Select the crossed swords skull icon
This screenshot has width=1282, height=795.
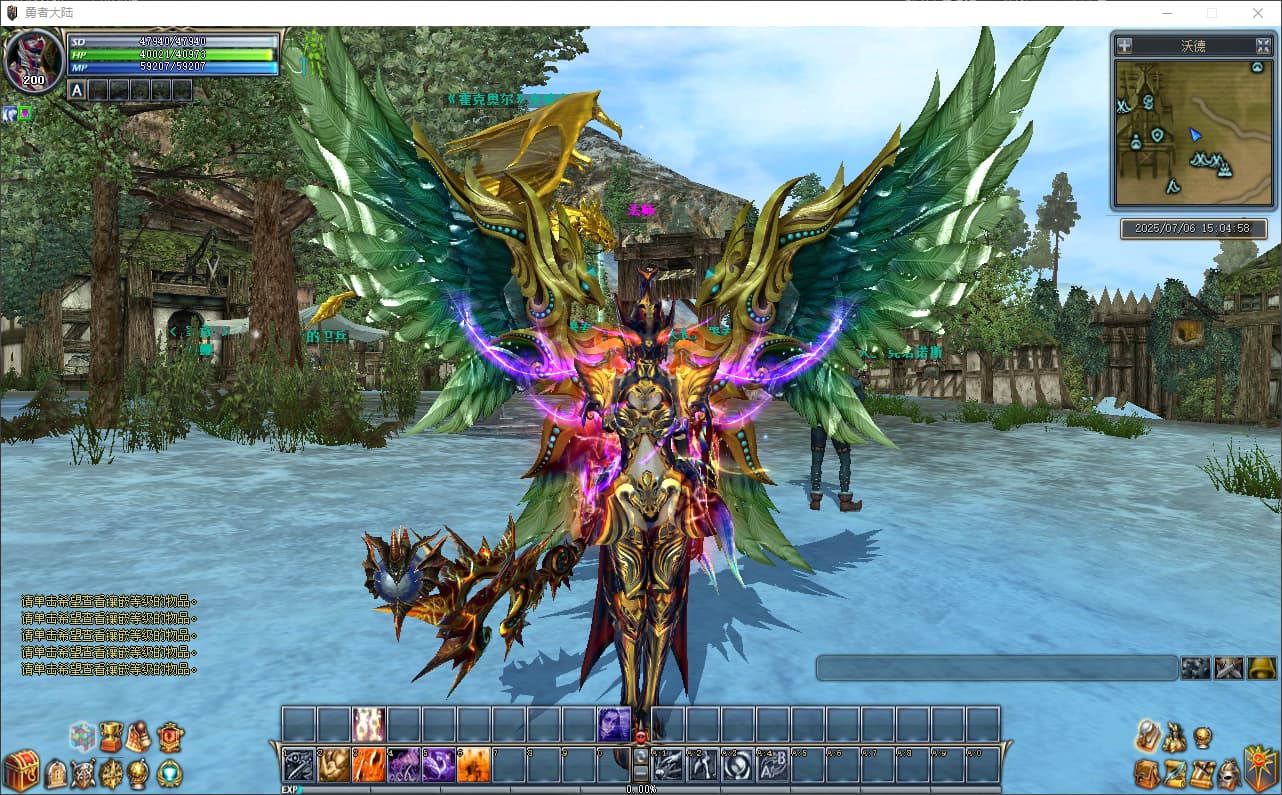(83, 773)
